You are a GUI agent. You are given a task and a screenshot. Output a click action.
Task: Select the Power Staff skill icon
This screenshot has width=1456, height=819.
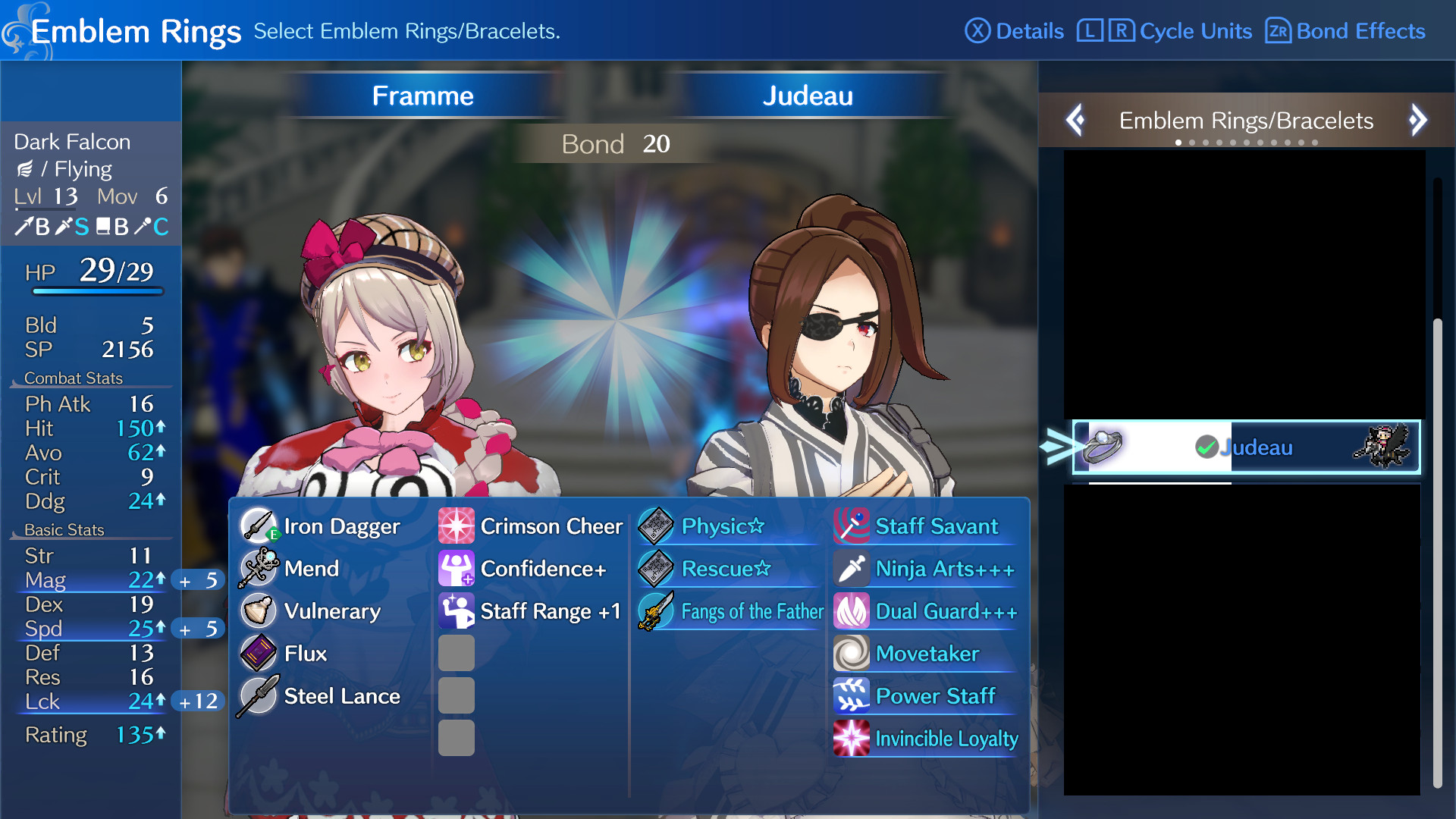(851, 695)
